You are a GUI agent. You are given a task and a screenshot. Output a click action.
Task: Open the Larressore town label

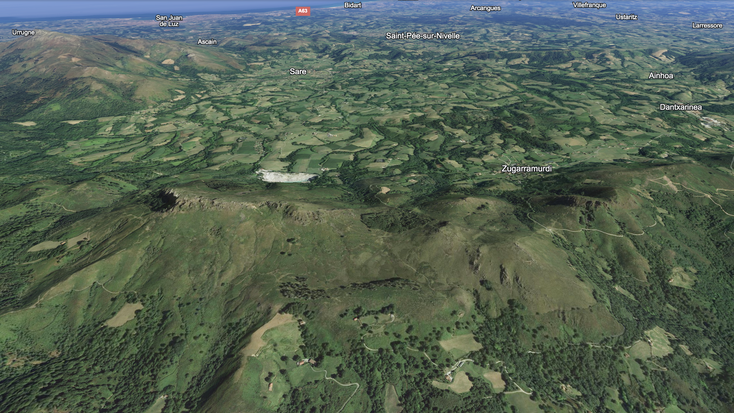click(x=707, y=25)
